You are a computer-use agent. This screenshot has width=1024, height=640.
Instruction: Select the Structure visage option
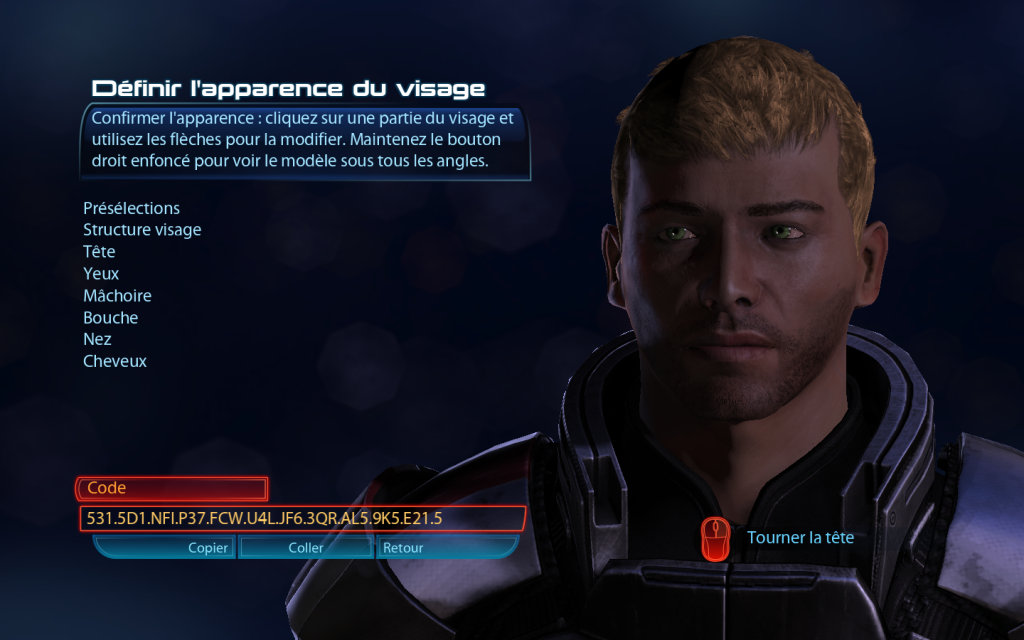click(142, 230)
